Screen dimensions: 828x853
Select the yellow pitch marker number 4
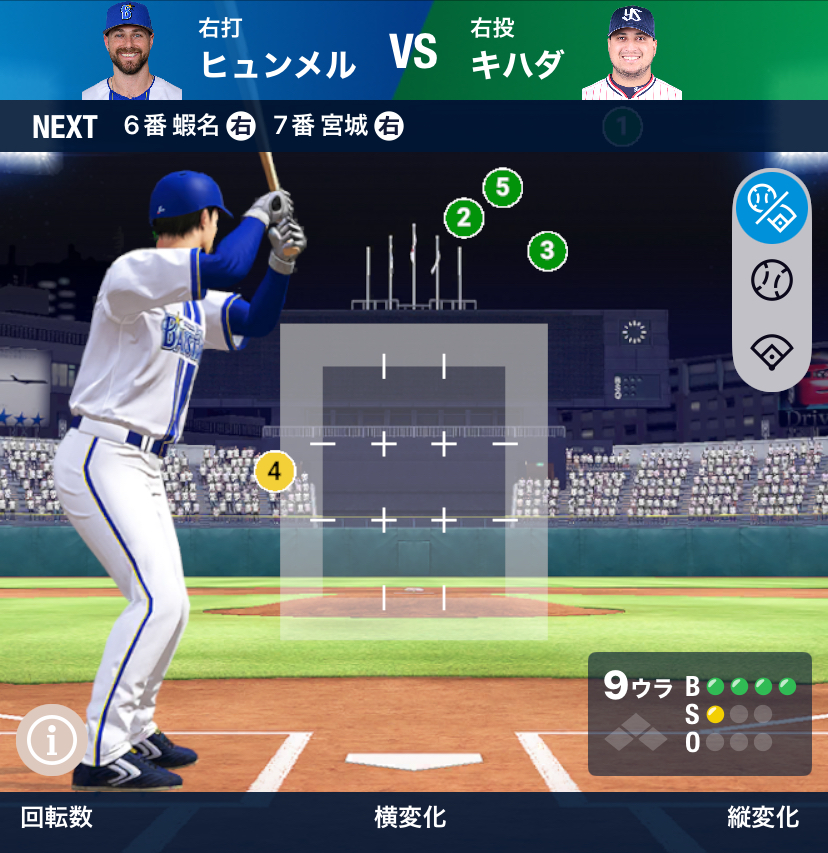[x=275, y=471]
